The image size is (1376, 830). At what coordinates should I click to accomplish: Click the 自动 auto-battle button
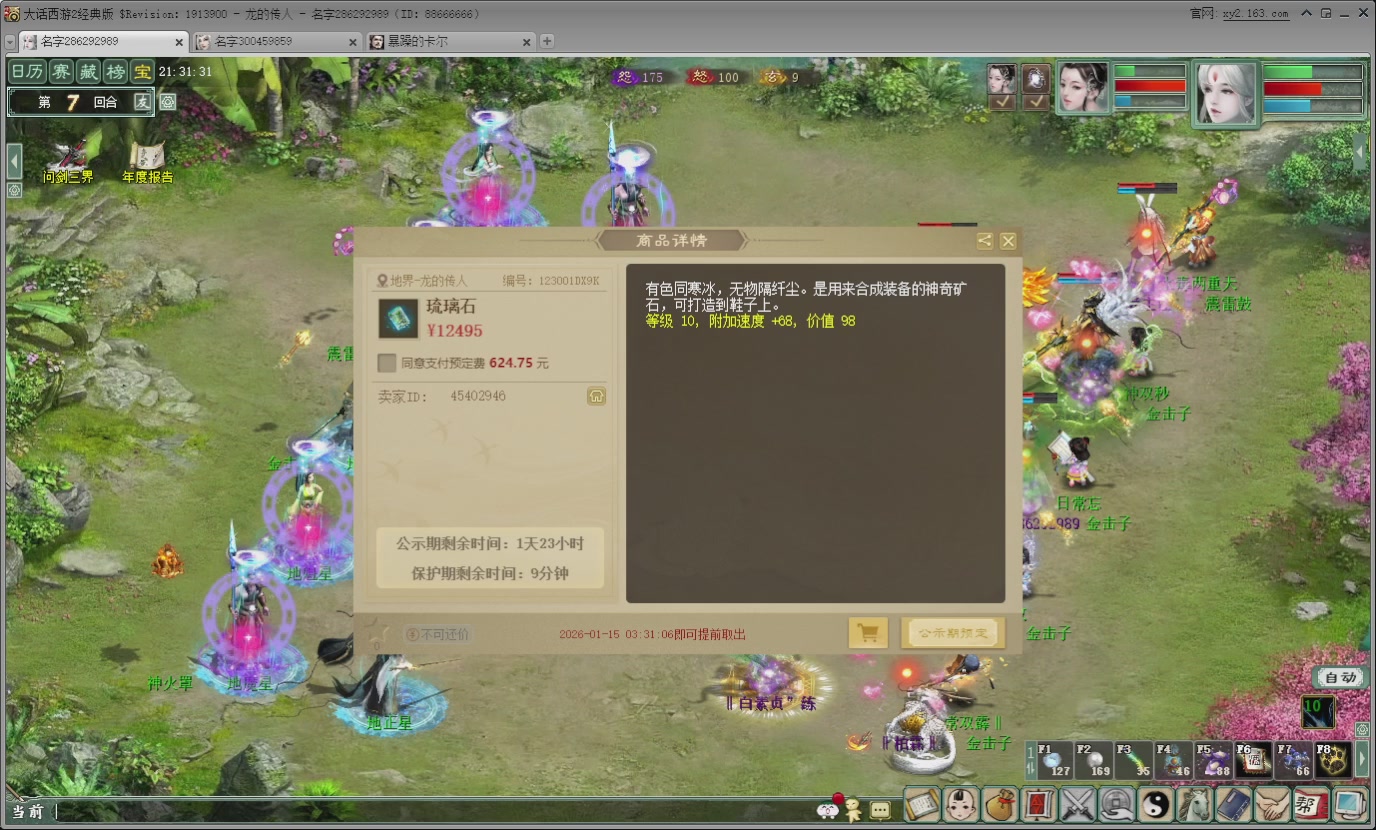pyautogui.click(x=1340, y=678)
